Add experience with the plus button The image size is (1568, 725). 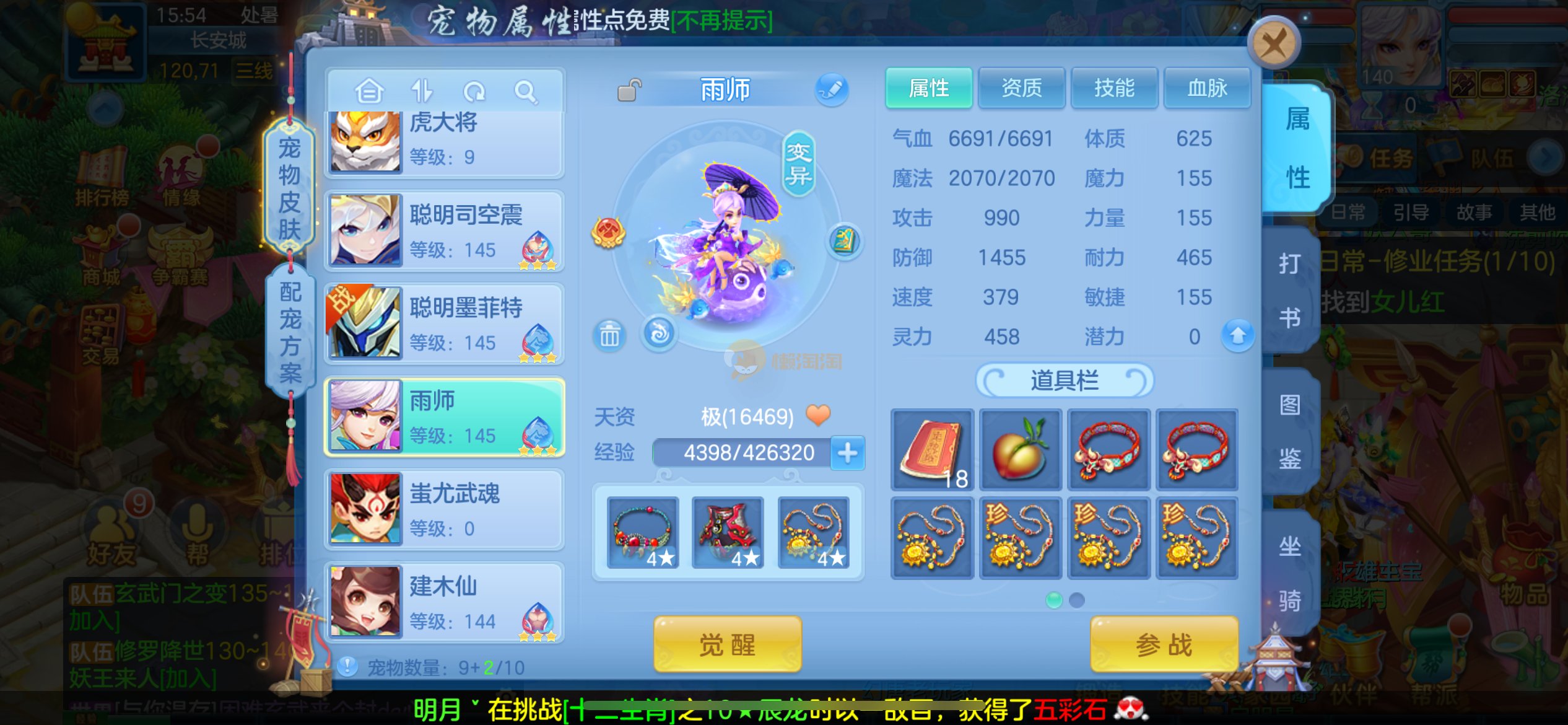tap(847, 453)
